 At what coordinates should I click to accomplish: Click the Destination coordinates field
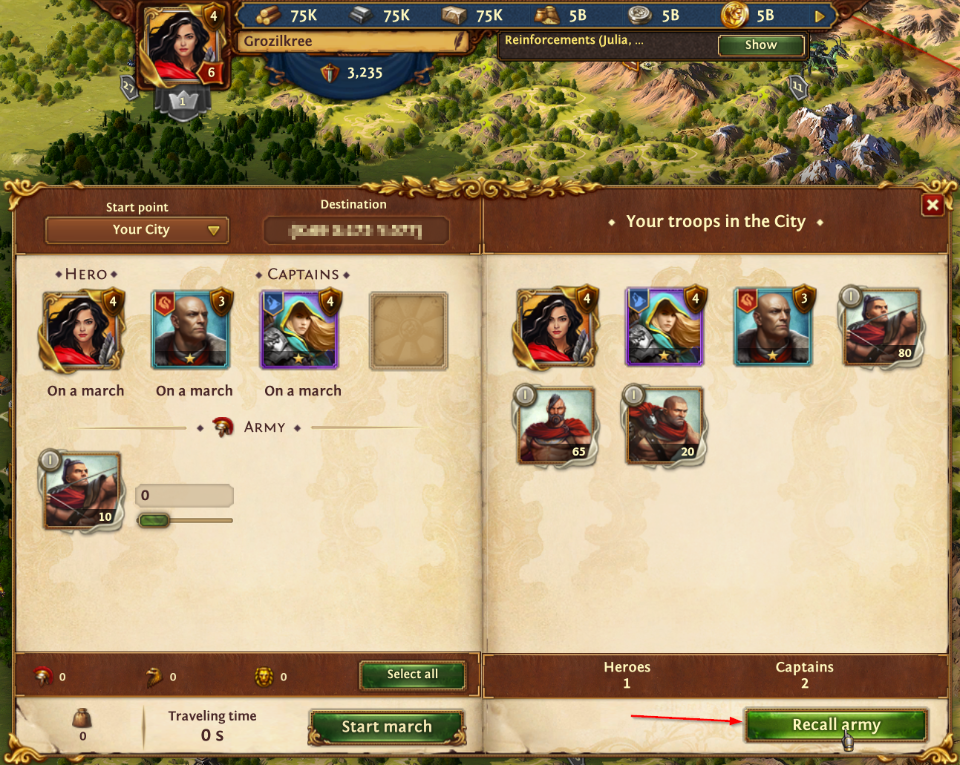tap(356, 231)
